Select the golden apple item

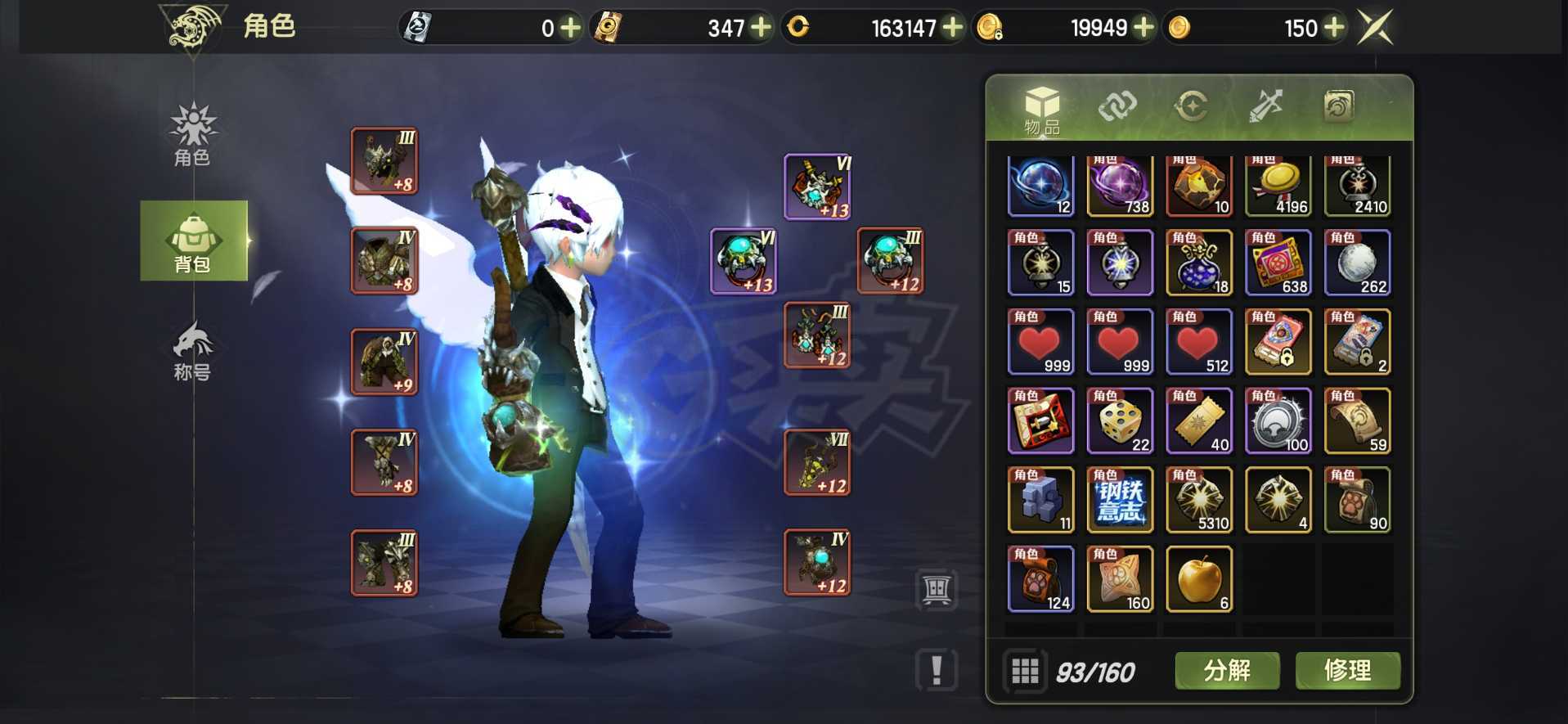tap(1198, 579)
